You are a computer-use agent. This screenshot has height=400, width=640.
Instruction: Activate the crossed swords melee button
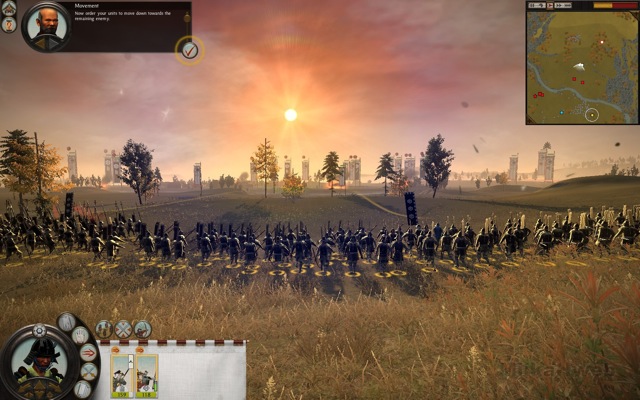click(123, 329)
